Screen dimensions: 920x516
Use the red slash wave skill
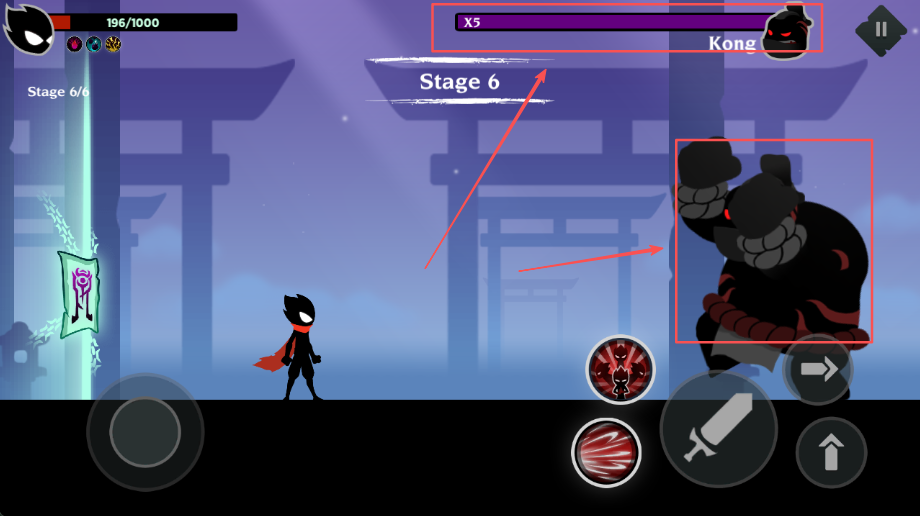[x=606, y=452]
